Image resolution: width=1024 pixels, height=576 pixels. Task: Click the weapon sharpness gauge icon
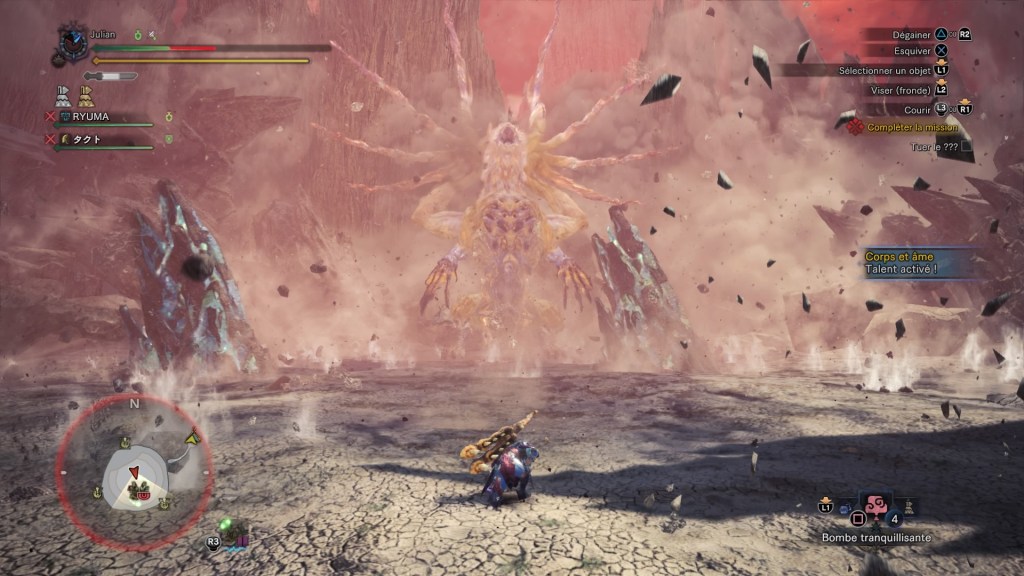coord(110,76)
